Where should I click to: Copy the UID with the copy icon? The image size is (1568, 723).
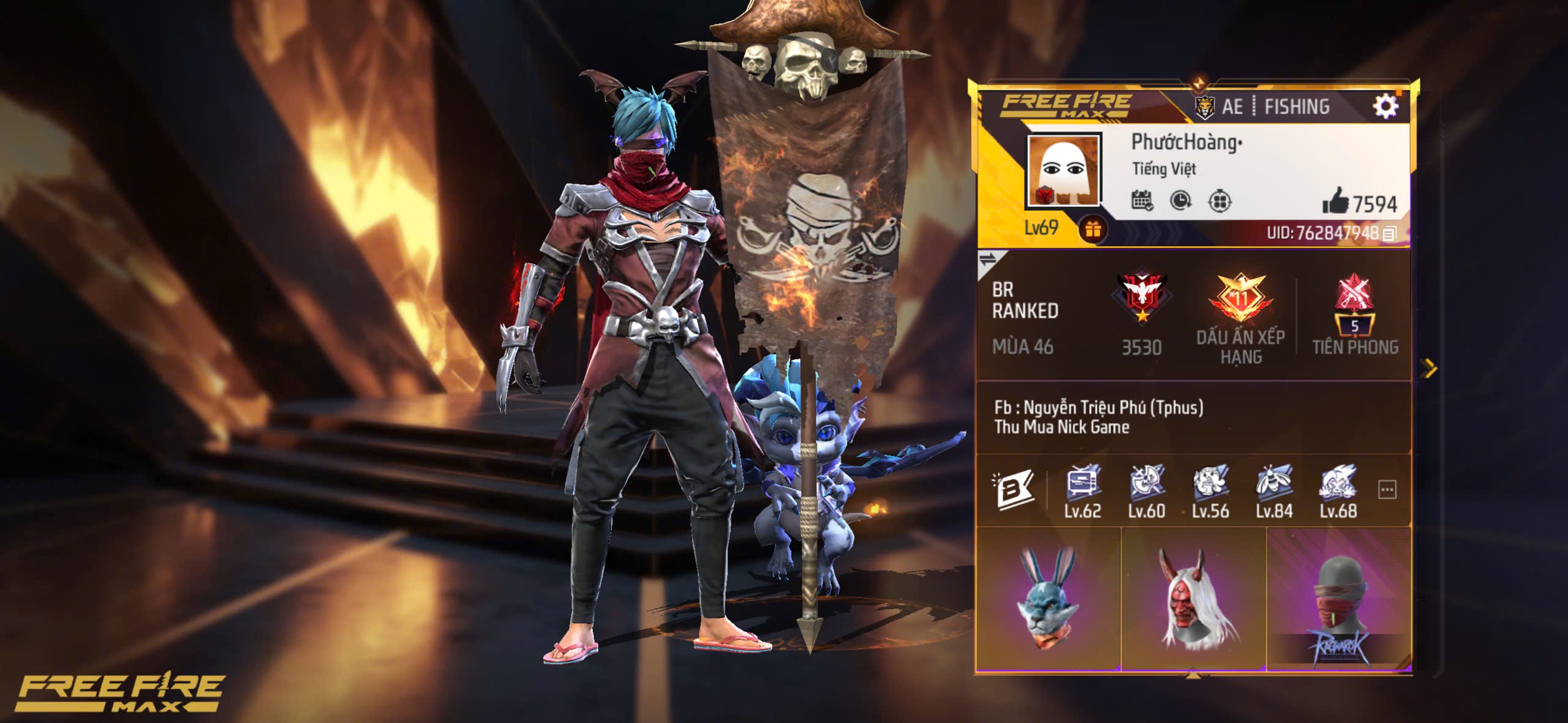click(1390, 233)
